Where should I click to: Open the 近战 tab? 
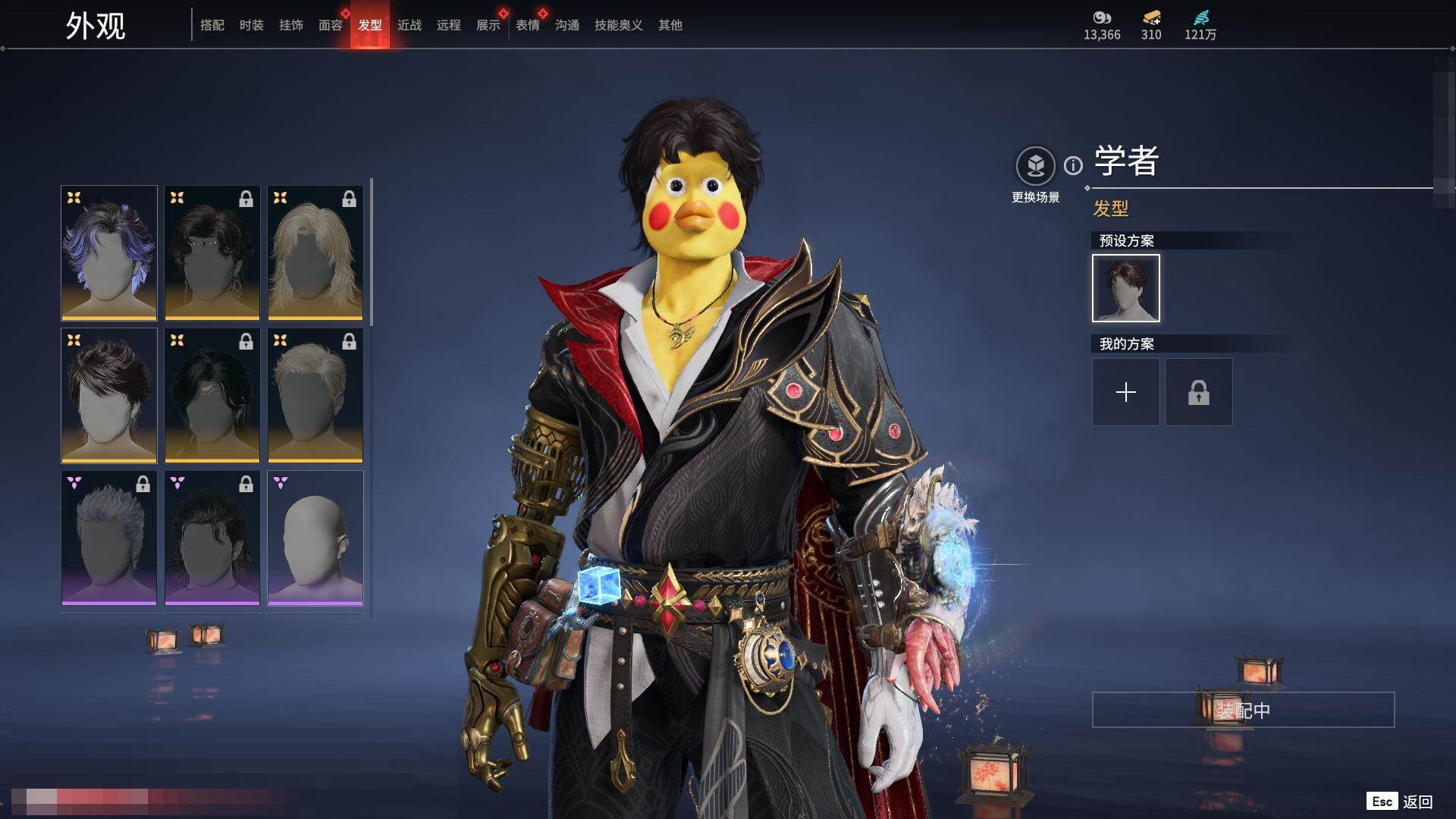(x=409, y=25)
